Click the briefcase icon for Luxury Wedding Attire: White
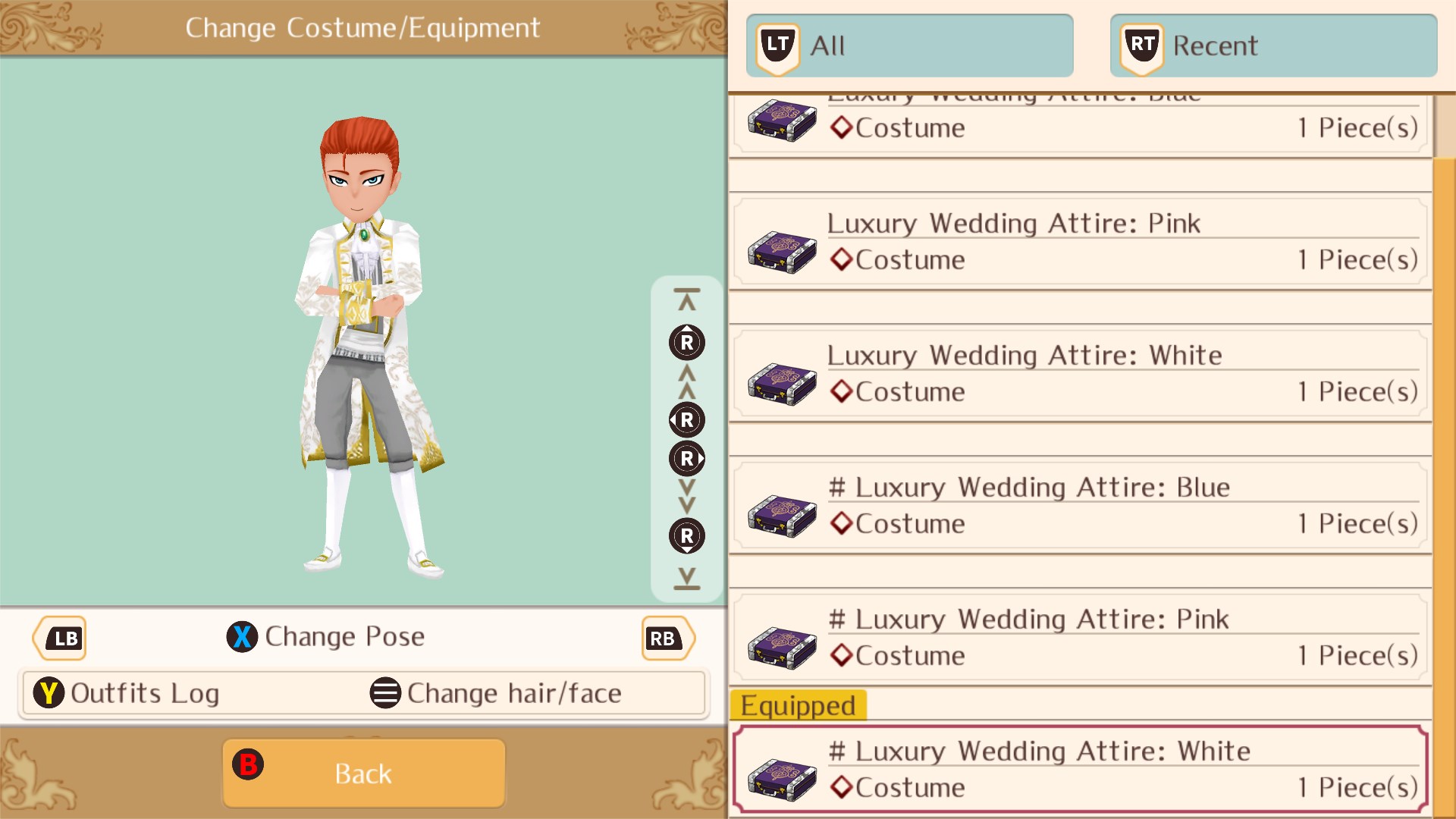The image size is (1456, 819). click(x=781, y=383)
